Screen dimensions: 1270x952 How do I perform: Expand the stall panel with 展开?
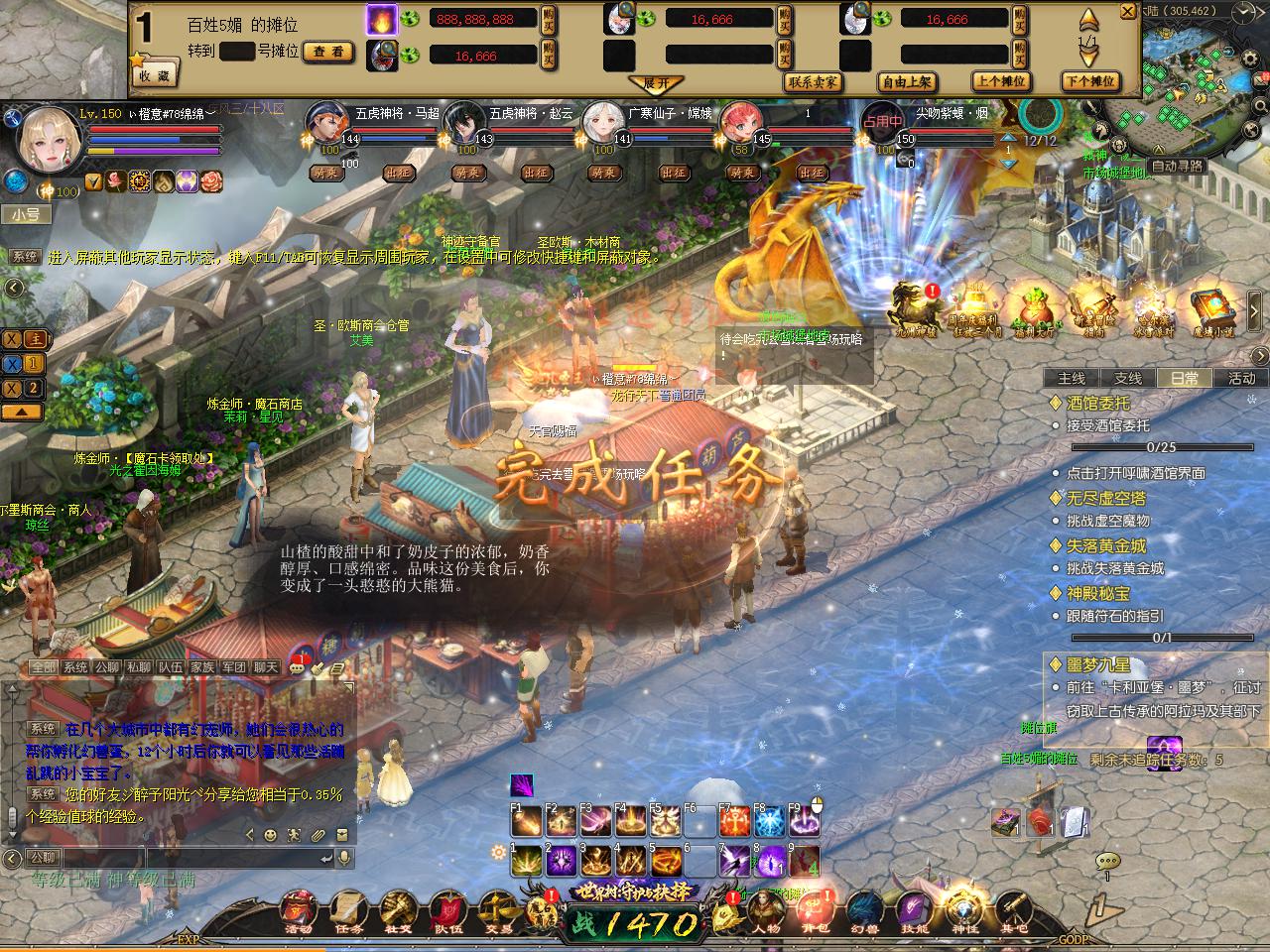coord(657,83)
